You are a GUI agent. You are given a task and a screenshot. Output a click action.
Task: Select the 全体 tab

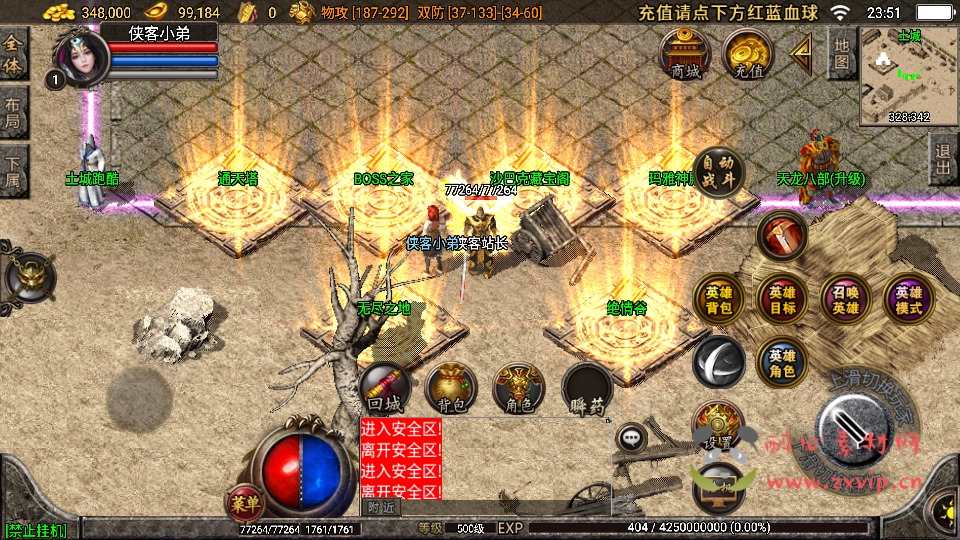(x=14, y=54)
